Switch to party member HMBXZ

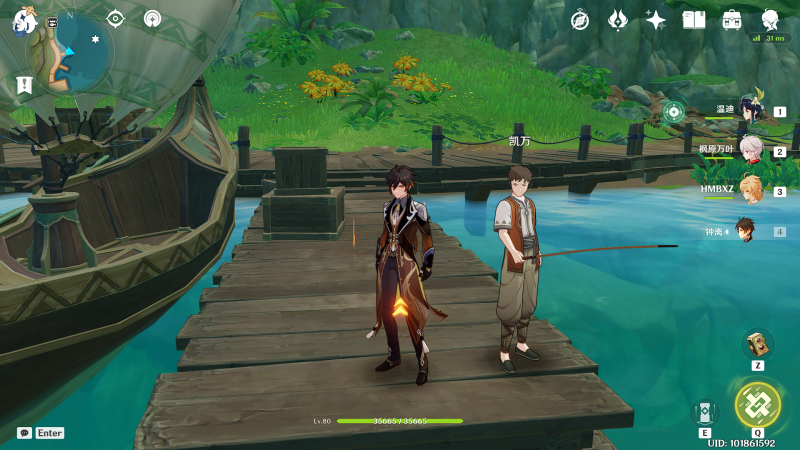tap(750, 190)
